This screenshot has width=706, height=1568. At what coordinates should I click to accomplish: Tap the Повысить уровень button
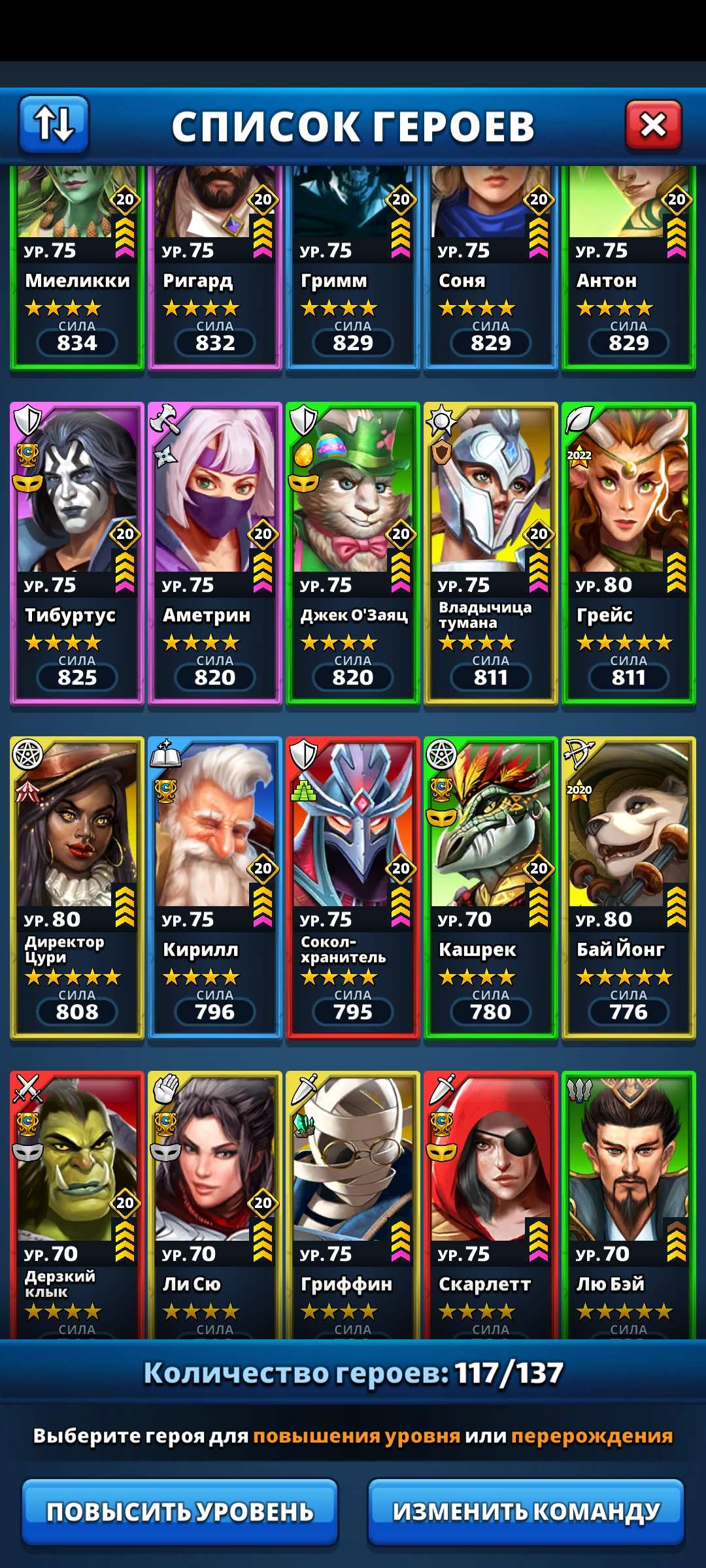180,1511
